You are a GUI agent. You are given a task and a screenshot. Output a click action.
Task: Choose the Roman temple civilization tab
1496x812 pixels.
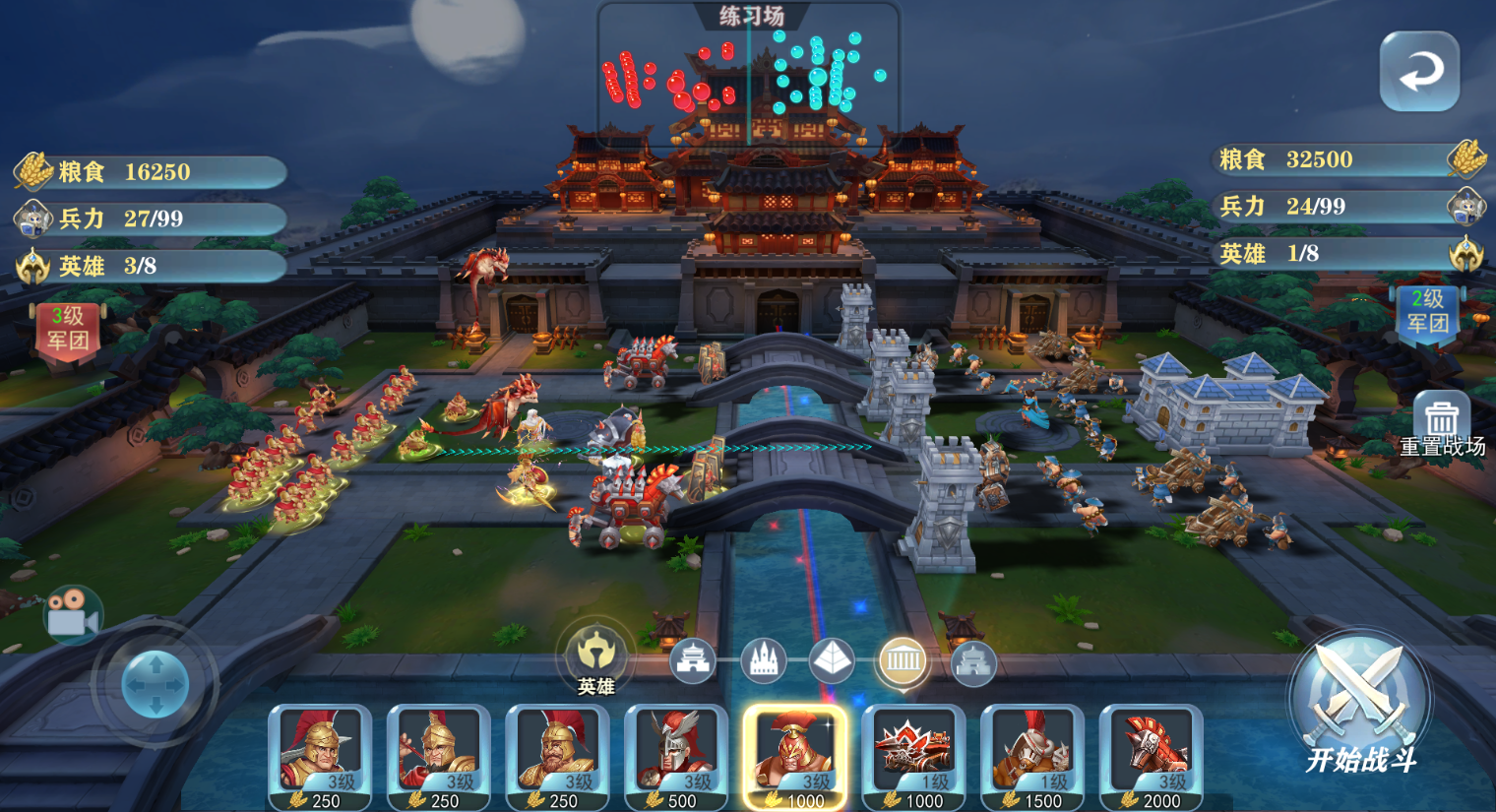(903, 660)
